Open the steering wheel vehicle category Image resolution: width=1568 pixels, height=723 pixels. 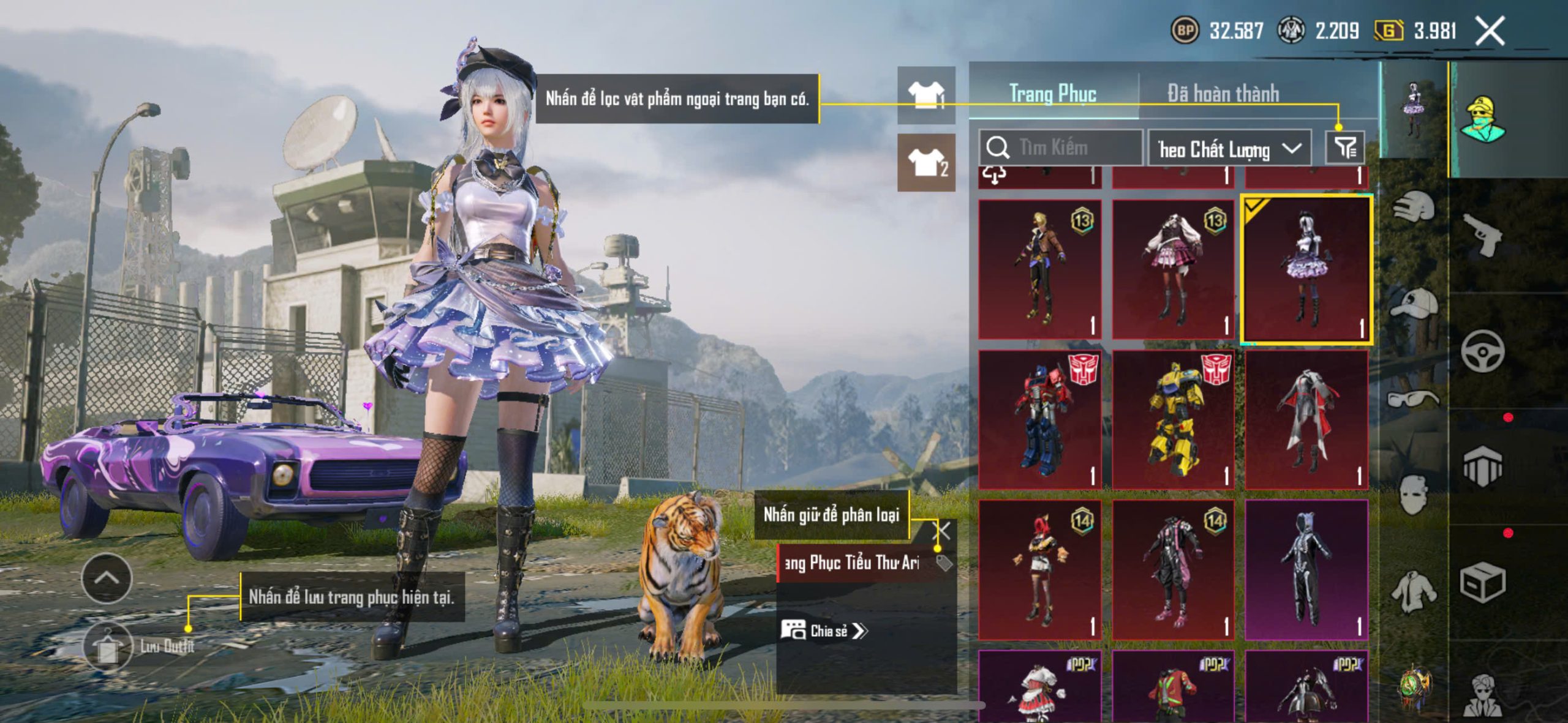coord(1482,351)
